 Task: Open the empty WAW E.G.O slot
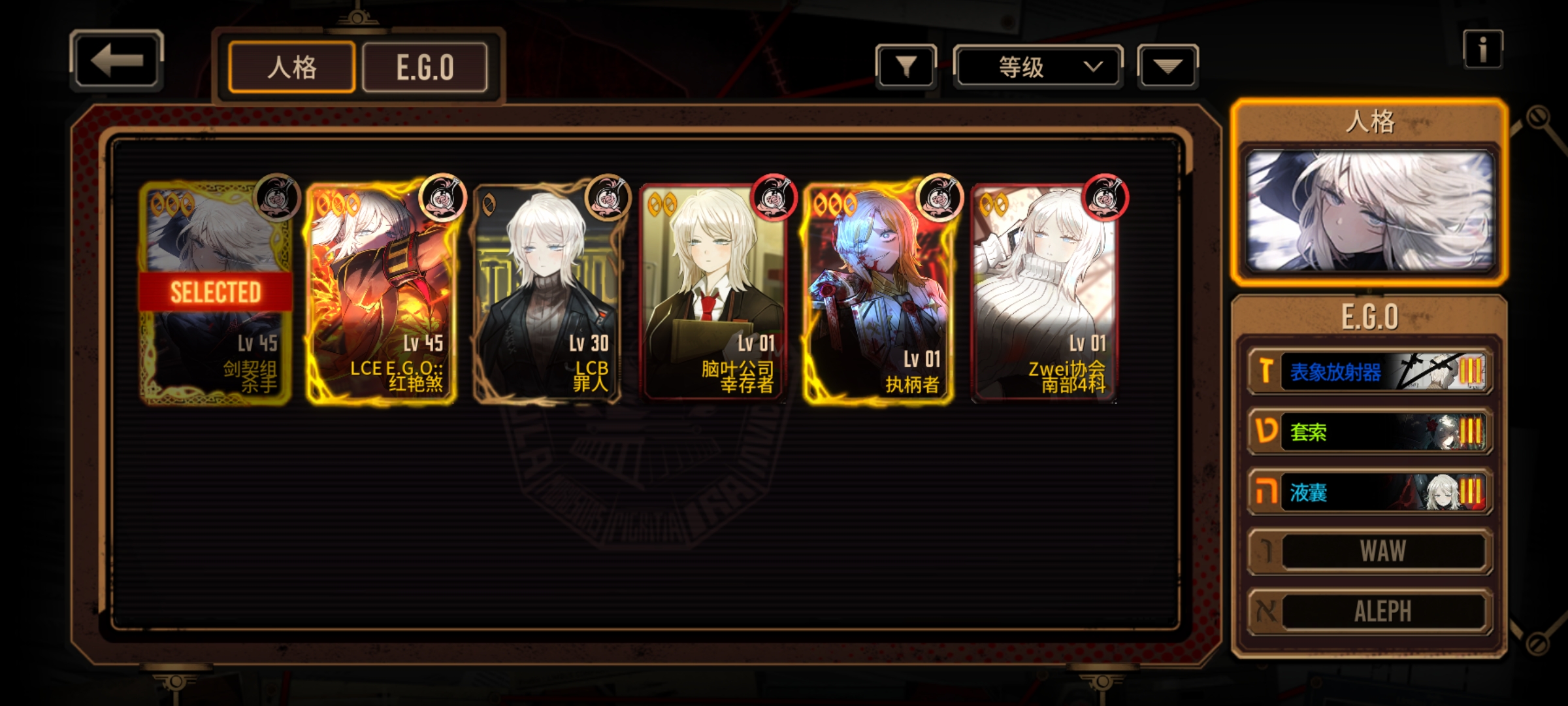[x=1369, y=552]
